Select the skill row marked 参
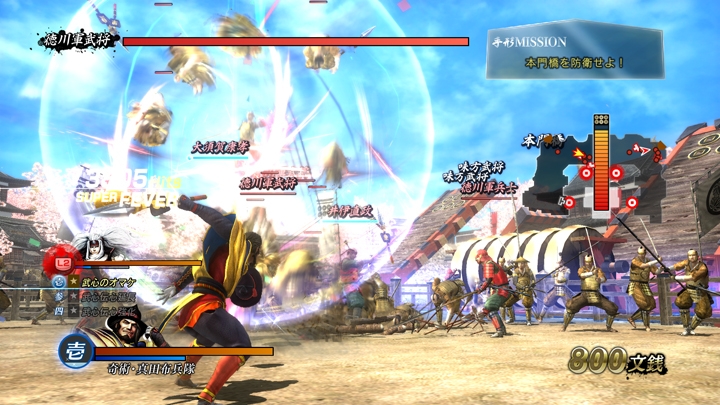Image resolution: width=720 pixels, height=405 pixels. 100,297
